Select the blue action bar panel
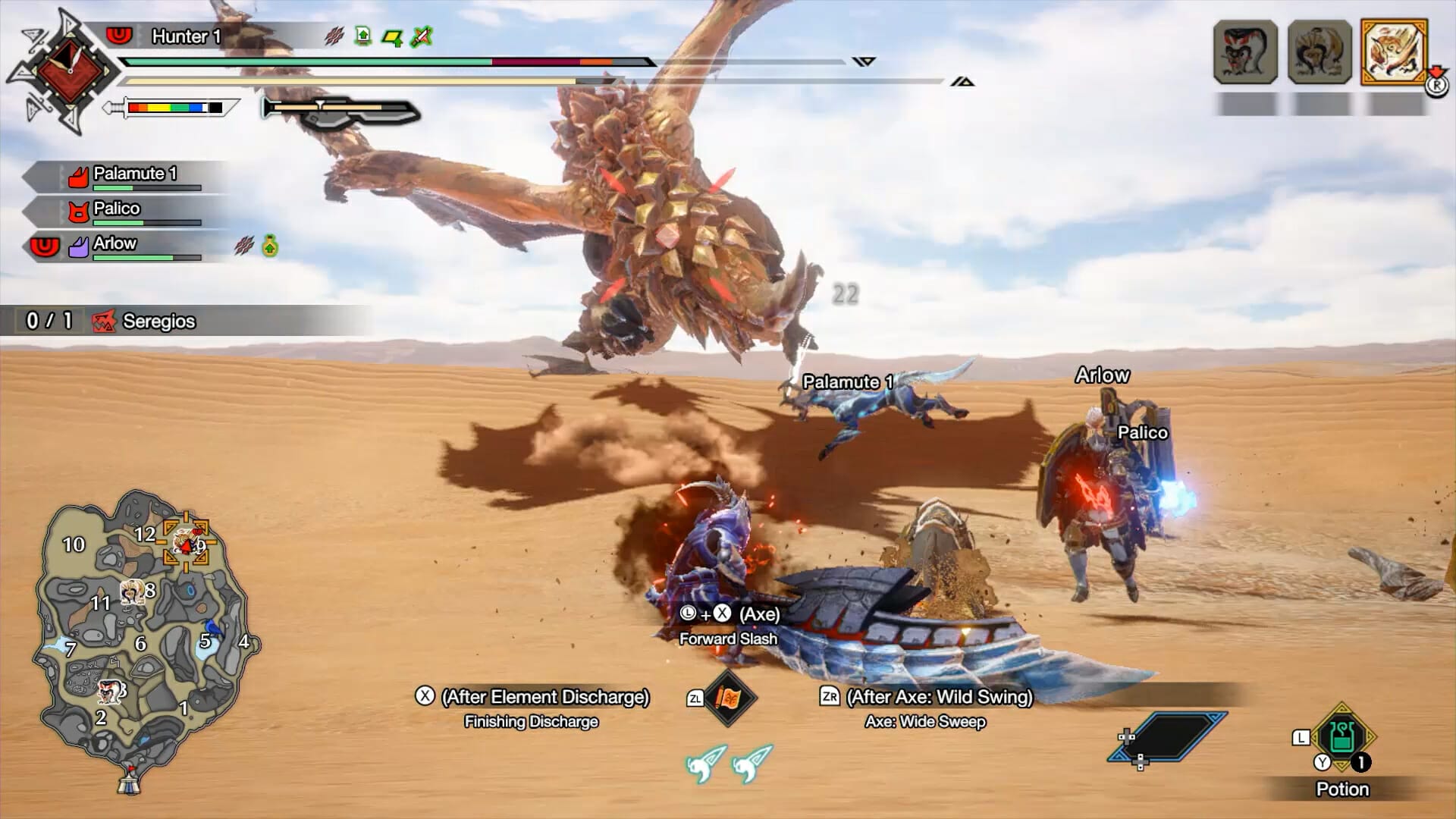This screenshot has height=819, width=1456. (x=1168, y=736)
